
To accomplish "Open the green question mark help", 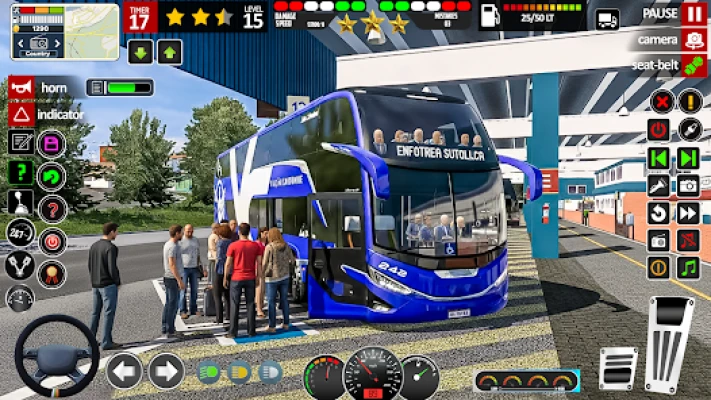I will pyautogui.click(x=20, y=172).
